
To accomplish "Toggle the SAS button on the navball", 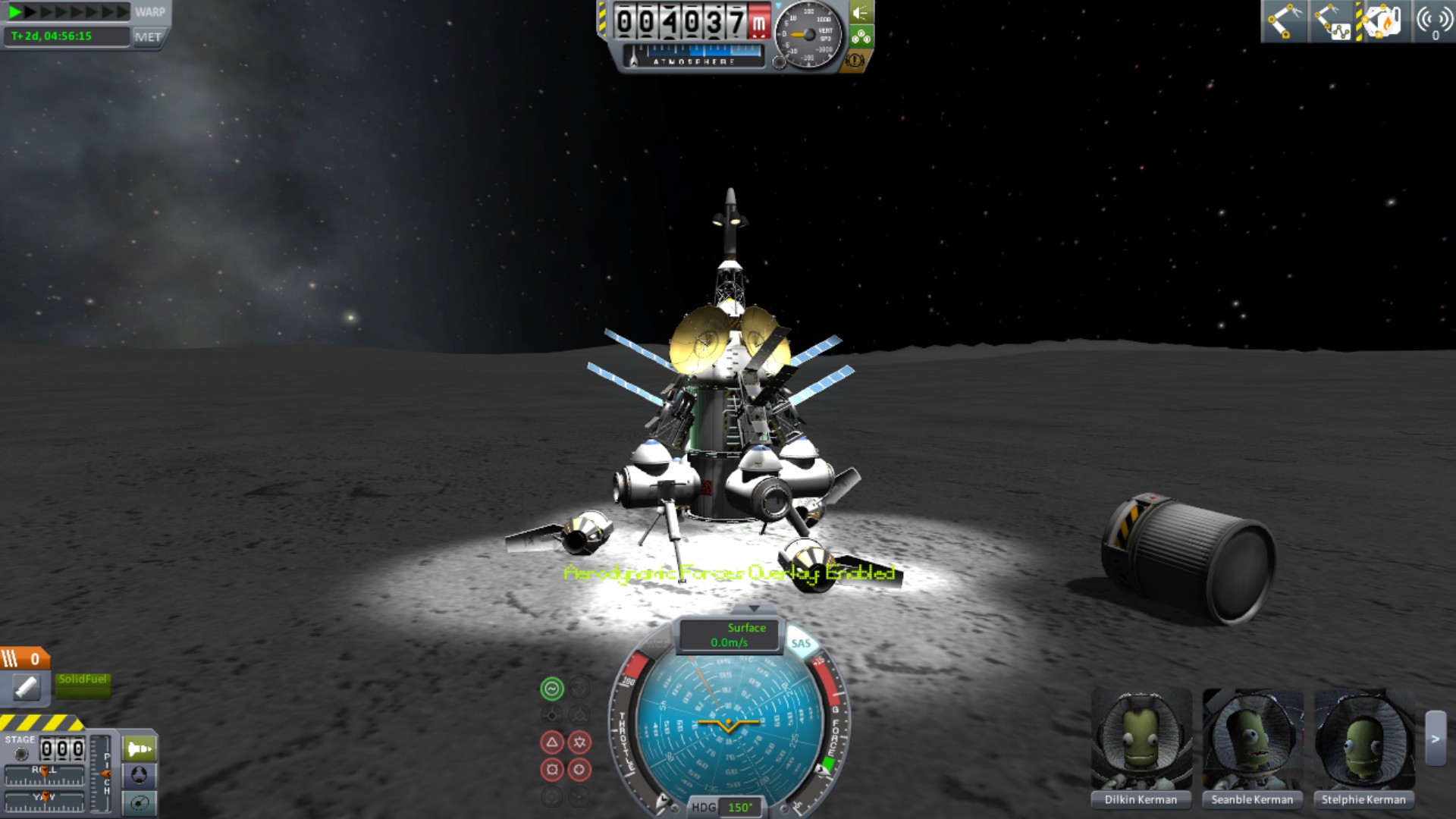I will (x=801, y=643).
